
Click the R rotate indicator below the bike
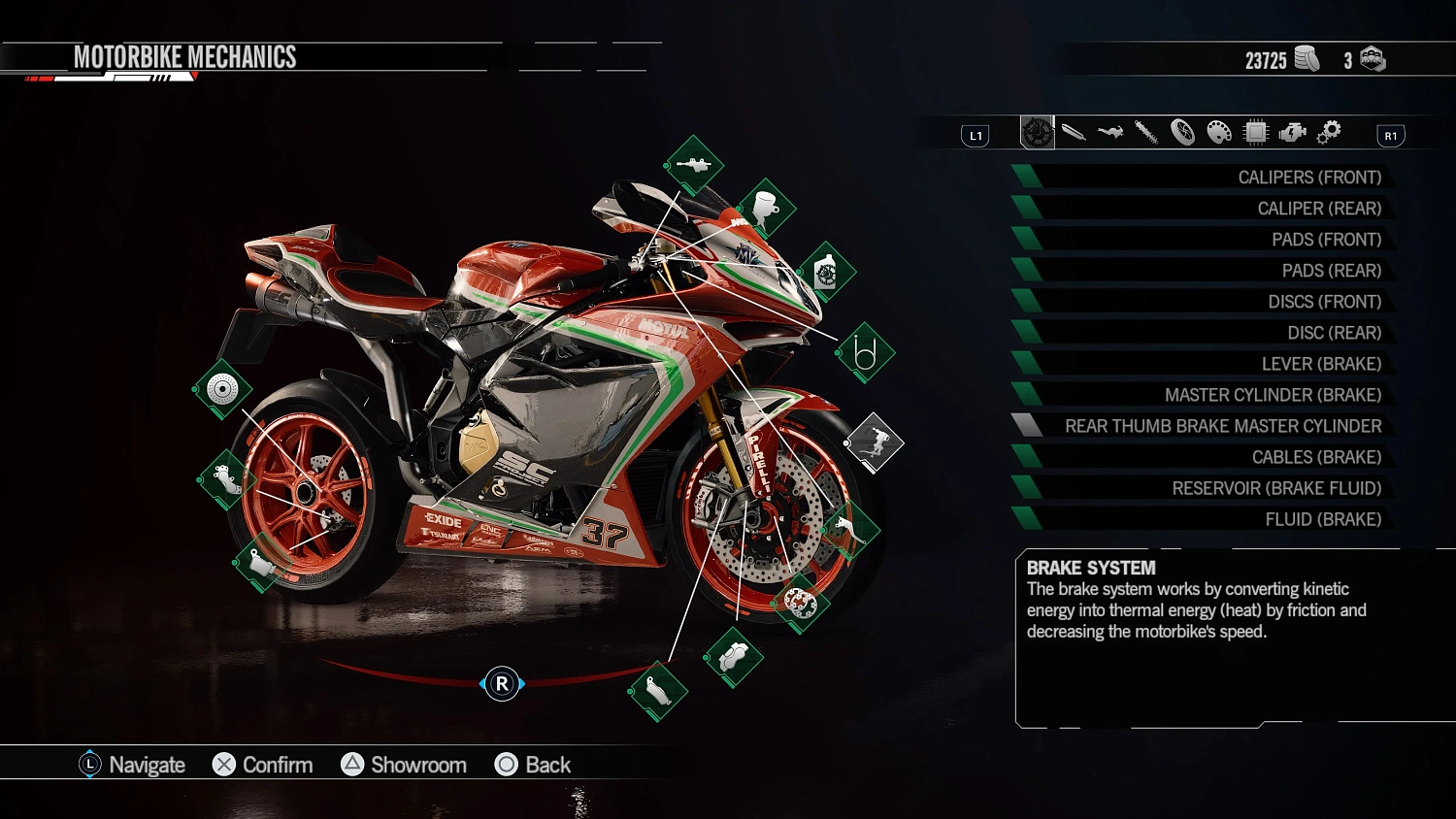[x=501, y=683]
